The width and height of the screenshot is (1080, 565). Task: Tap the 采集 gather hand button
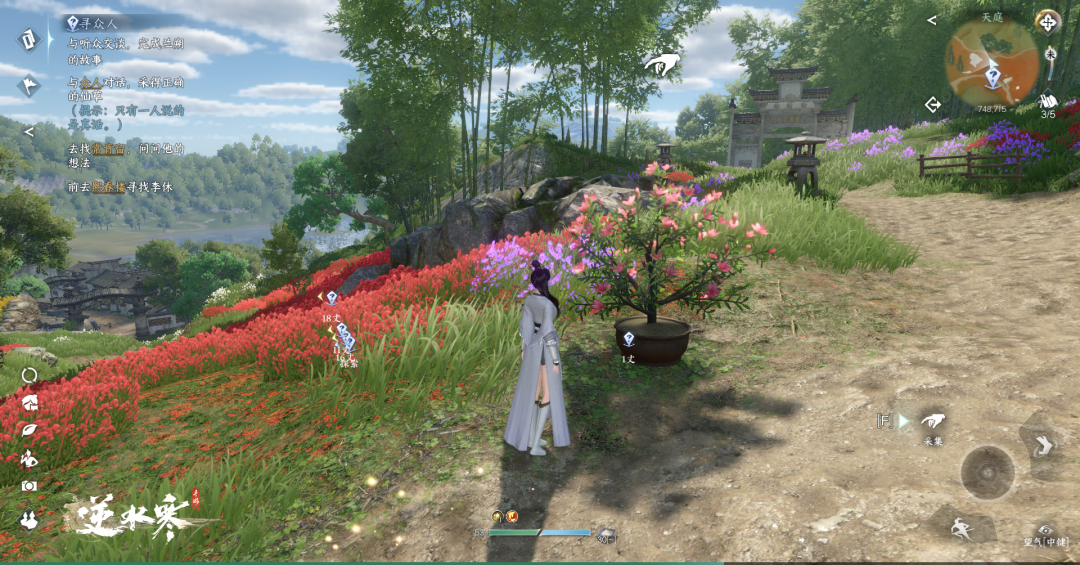pyautogui.click(x=933, y=422)
